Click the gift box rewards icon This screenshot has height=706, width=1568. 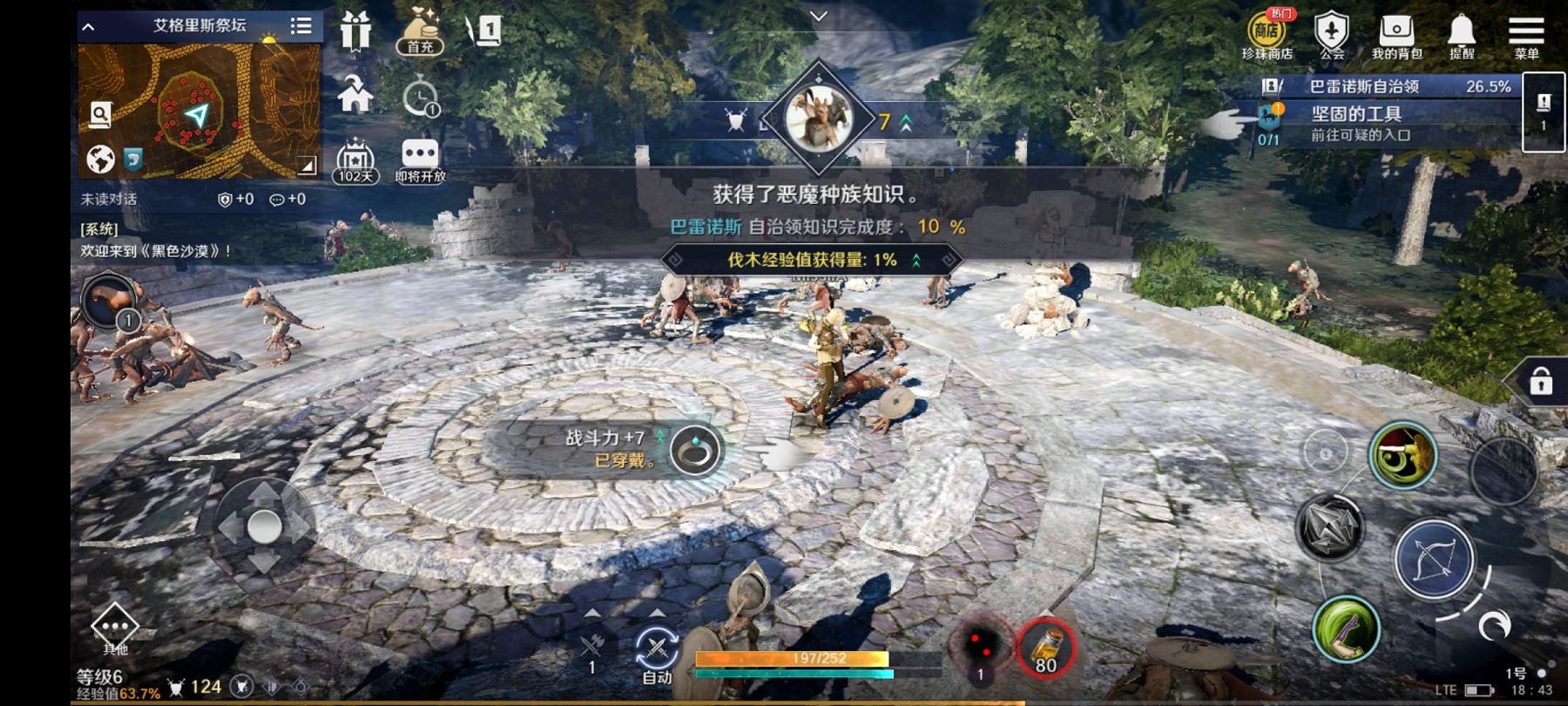pos(355,31)
